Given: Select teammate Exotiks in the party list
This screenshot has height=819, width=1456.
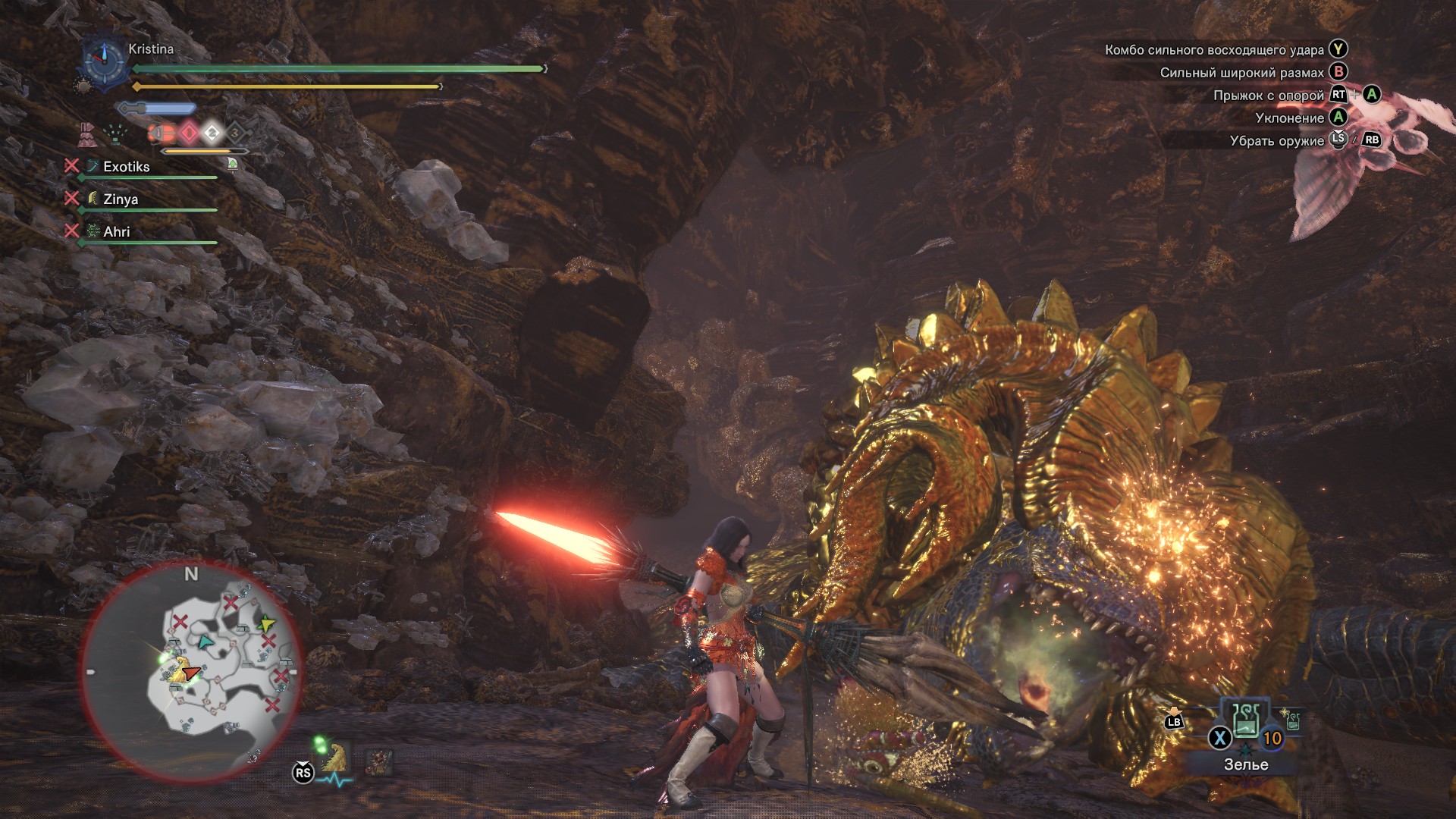Looking at the screenshot, I should pos(127,166).
